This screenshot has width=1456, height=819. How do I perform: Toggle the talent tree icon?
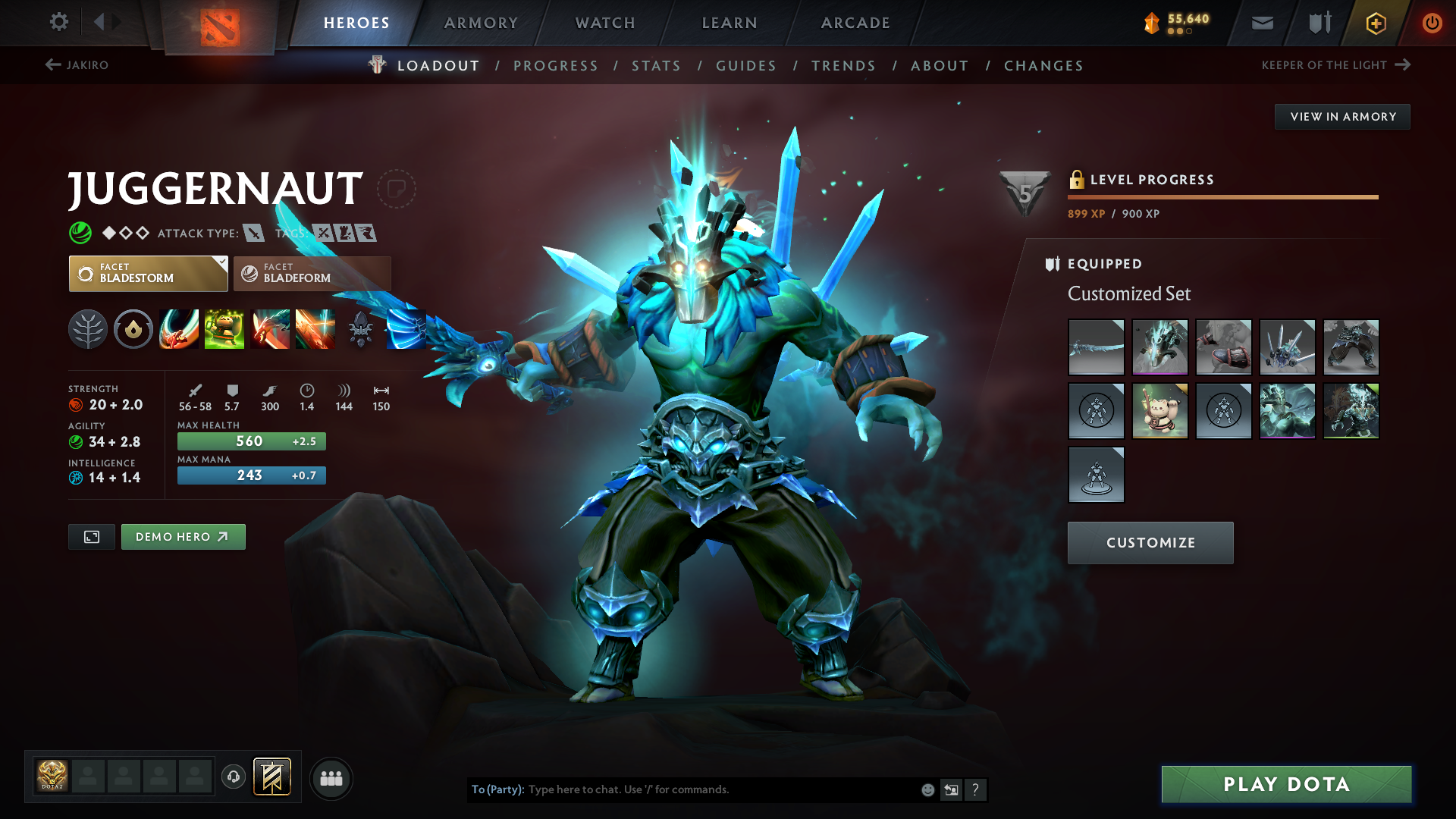point(88,328)
